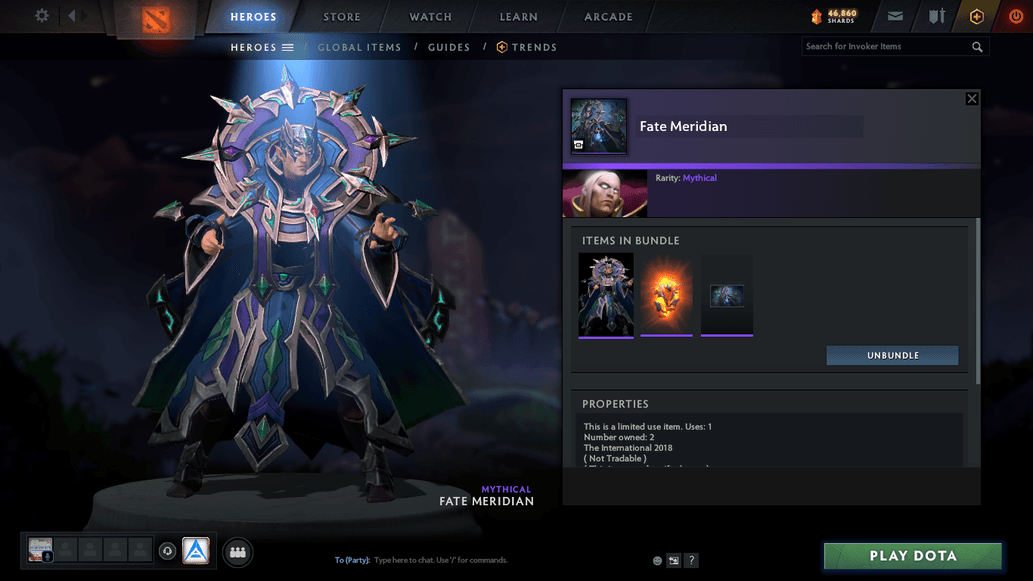Image resolution: width=1033 pixels, height=581 pixels.
Task: Click the Search for Invoker Items field
Action: tap(885, 47)
